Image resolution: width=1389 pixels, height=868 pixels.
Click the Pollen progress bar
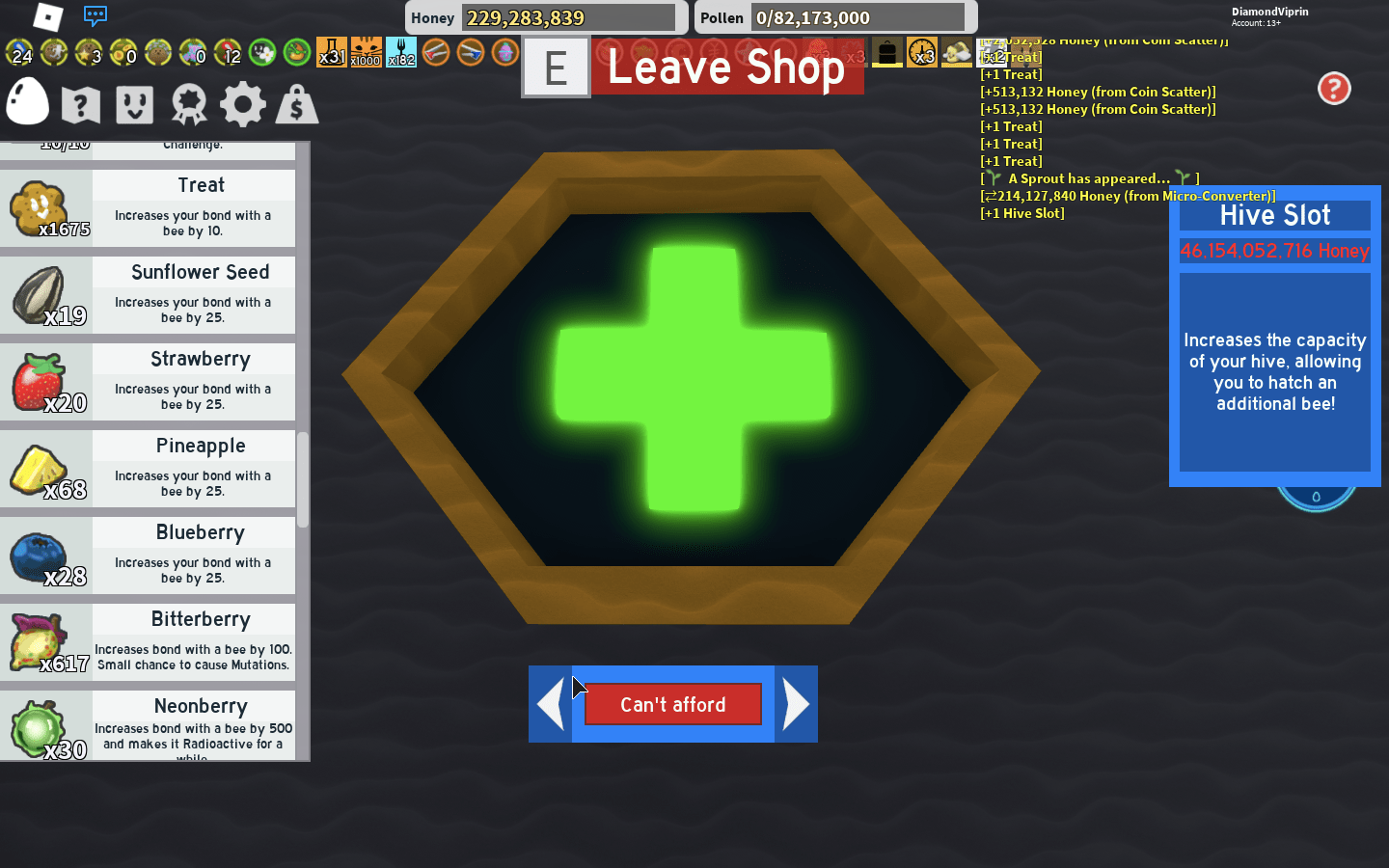click(858, 16)
